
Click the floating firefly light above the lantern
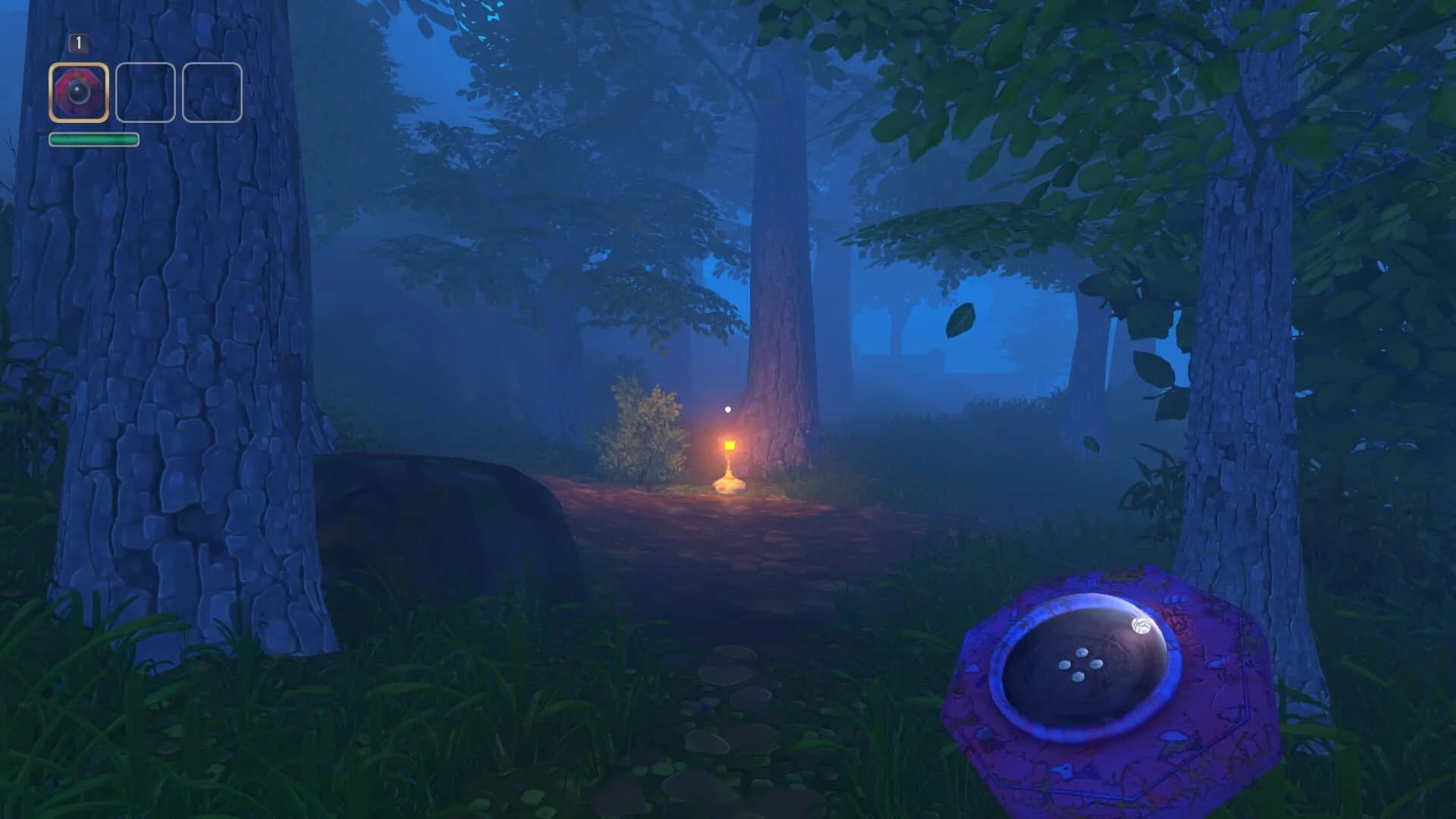727,407
